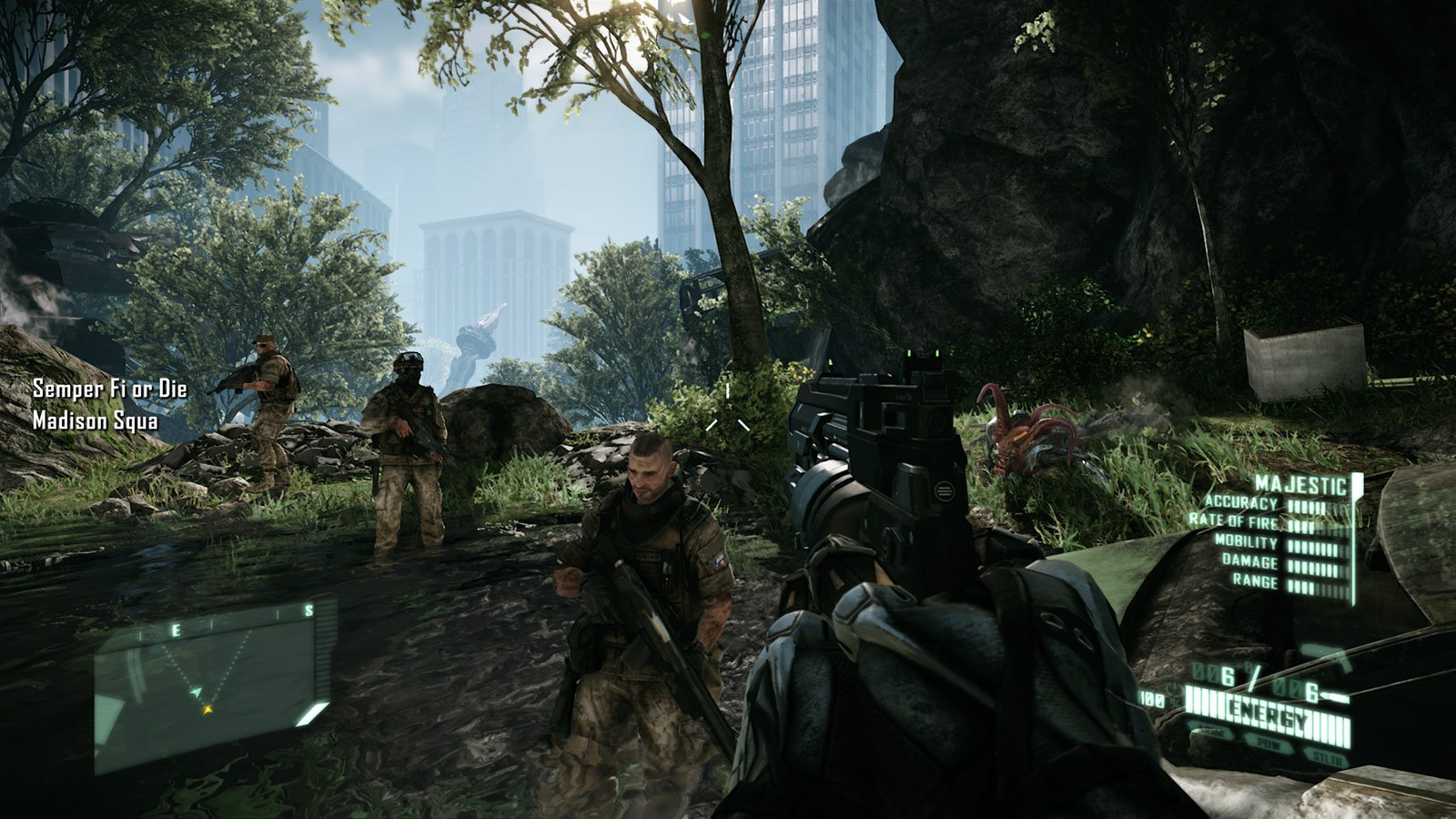Select the Madison Squa objective entry
The width and height of the screenshot is (1456, 819).
point(96,420)
